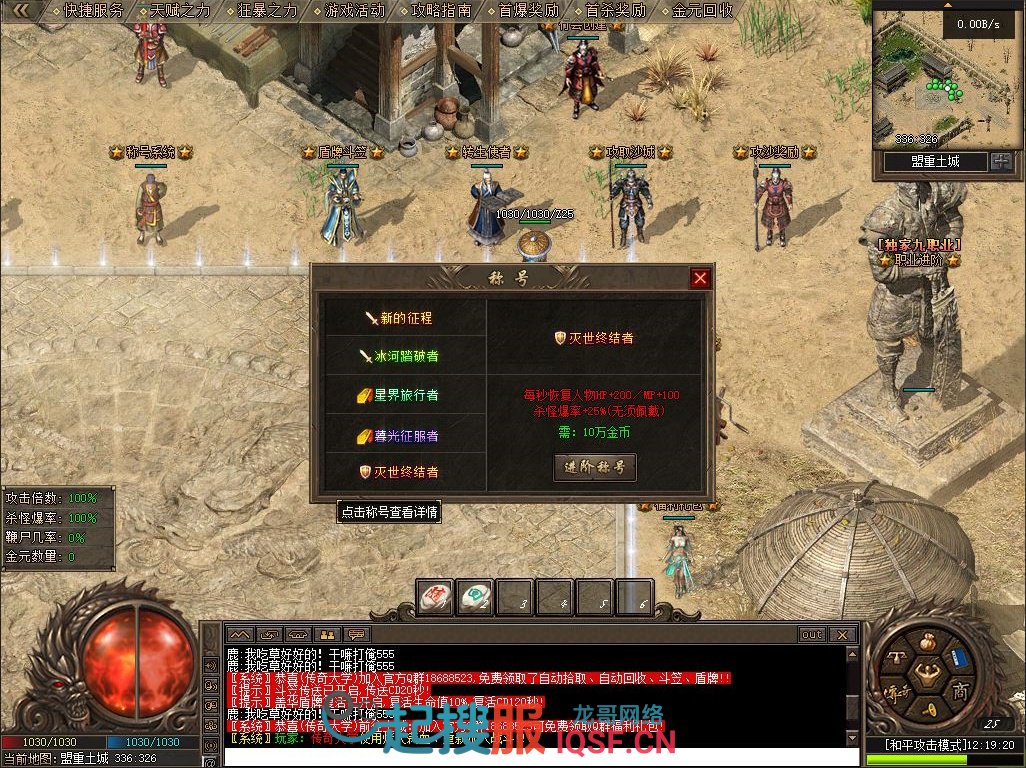Use the red potion in hotbar slot 1

[435, 597]
